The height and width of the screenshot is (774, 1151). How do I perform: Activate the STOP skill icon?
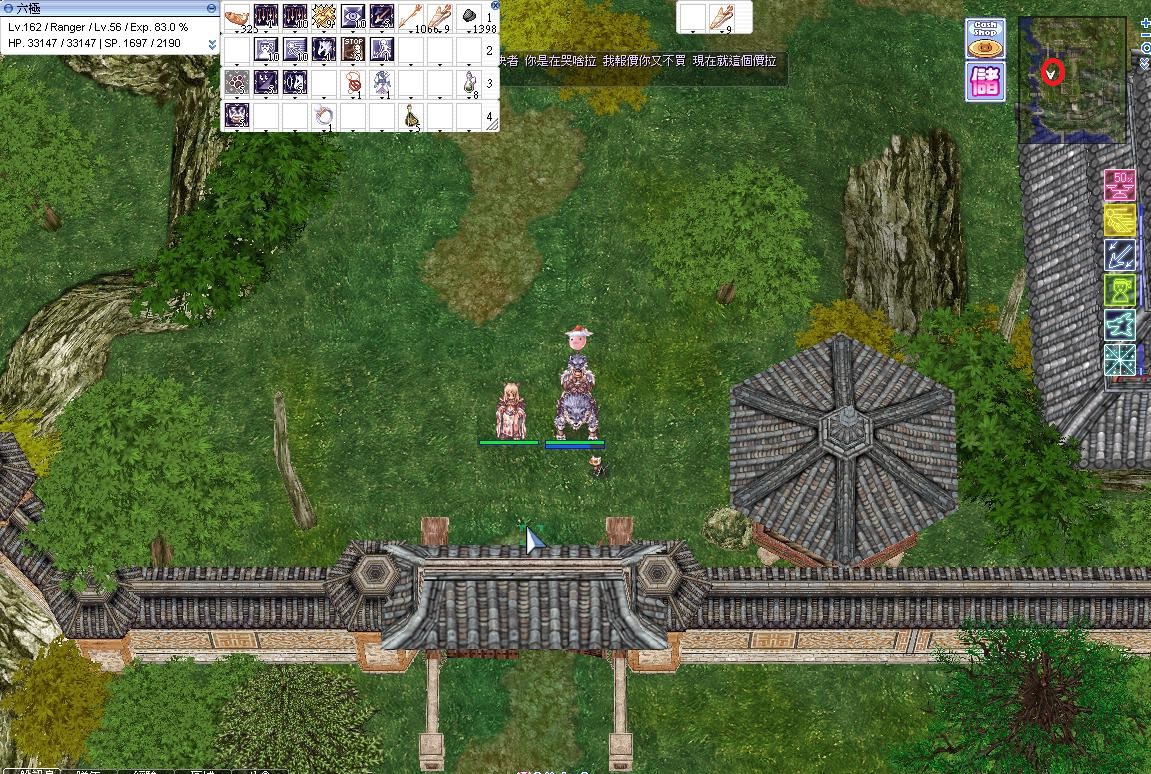(x=353, y=49)
